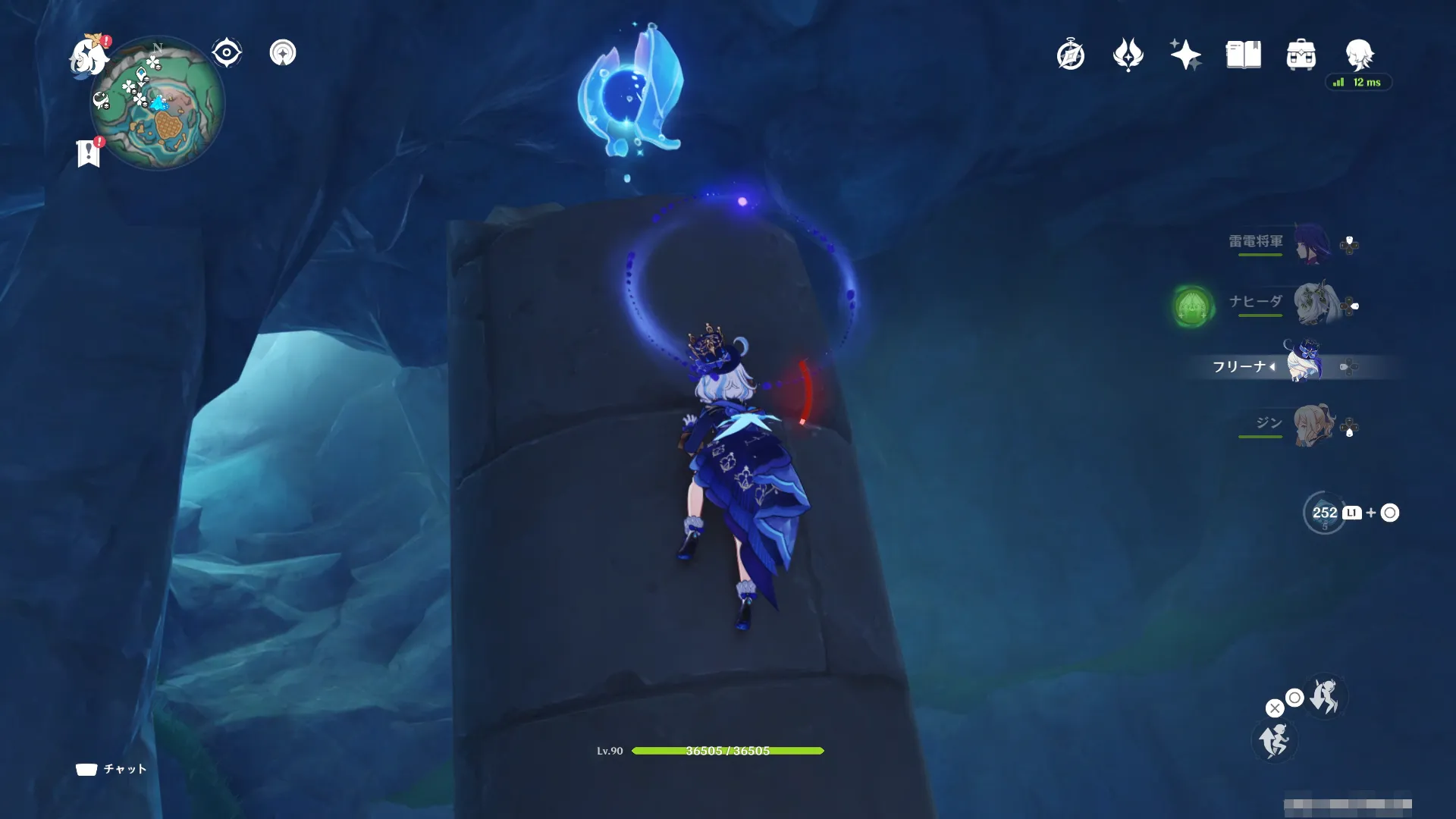Open the battle pass four-point star icon
This screenshot has height=819, width=1456.
coord(1128,55)
